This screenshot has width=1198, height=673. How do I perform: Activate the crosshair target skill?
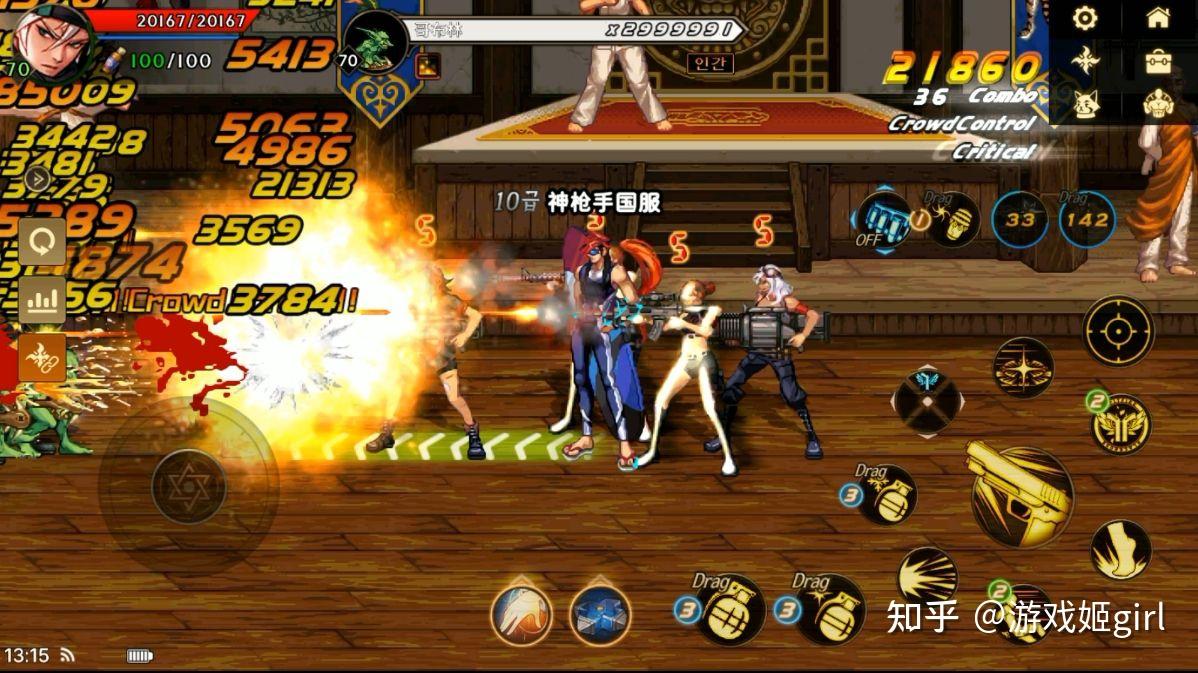click(1118, 331)
